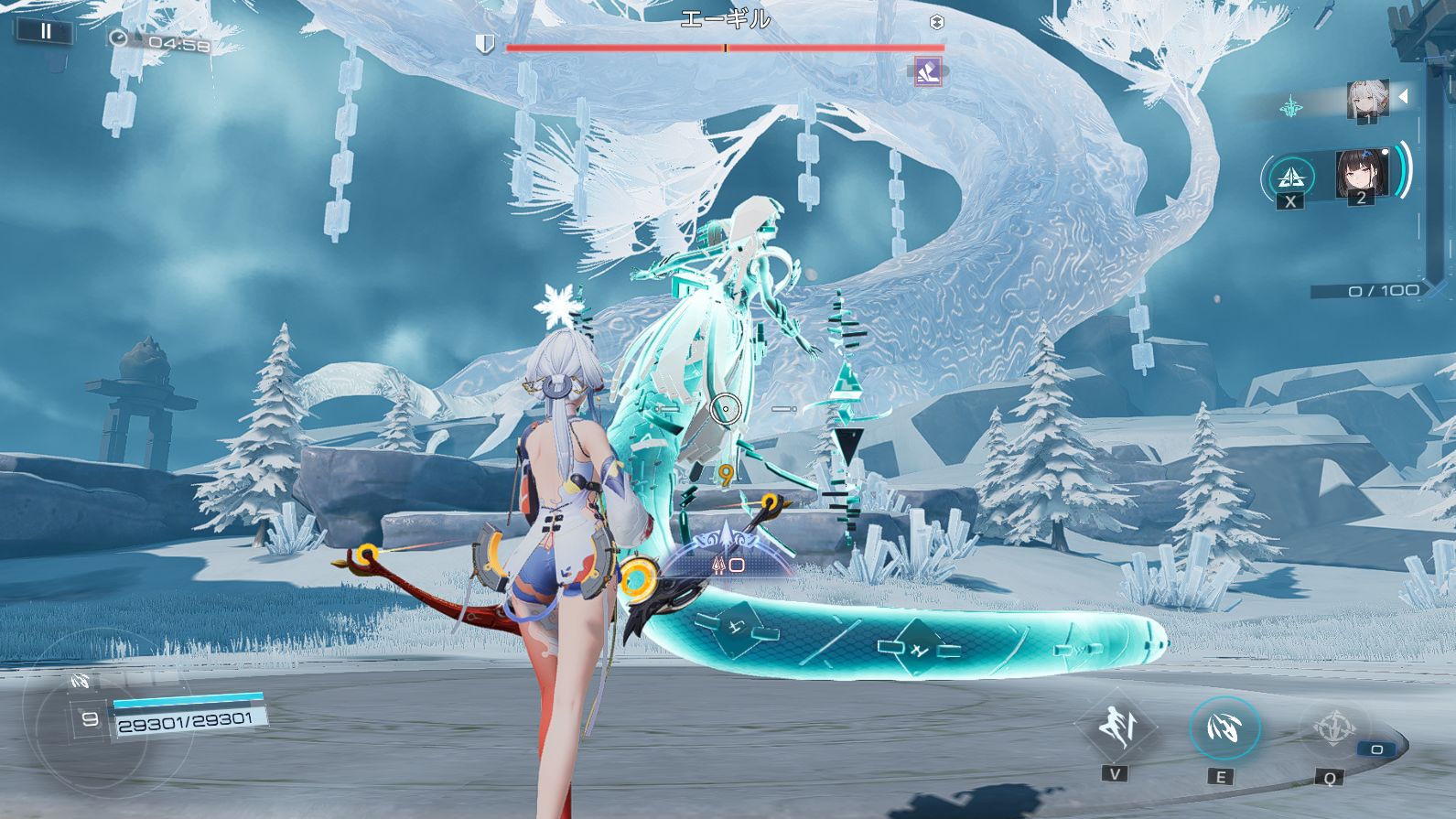Image resolution: width=1456 pixels, height=819 pixels.
Task: Switch to the white-haired character portrait
Action: [1367, 99]
